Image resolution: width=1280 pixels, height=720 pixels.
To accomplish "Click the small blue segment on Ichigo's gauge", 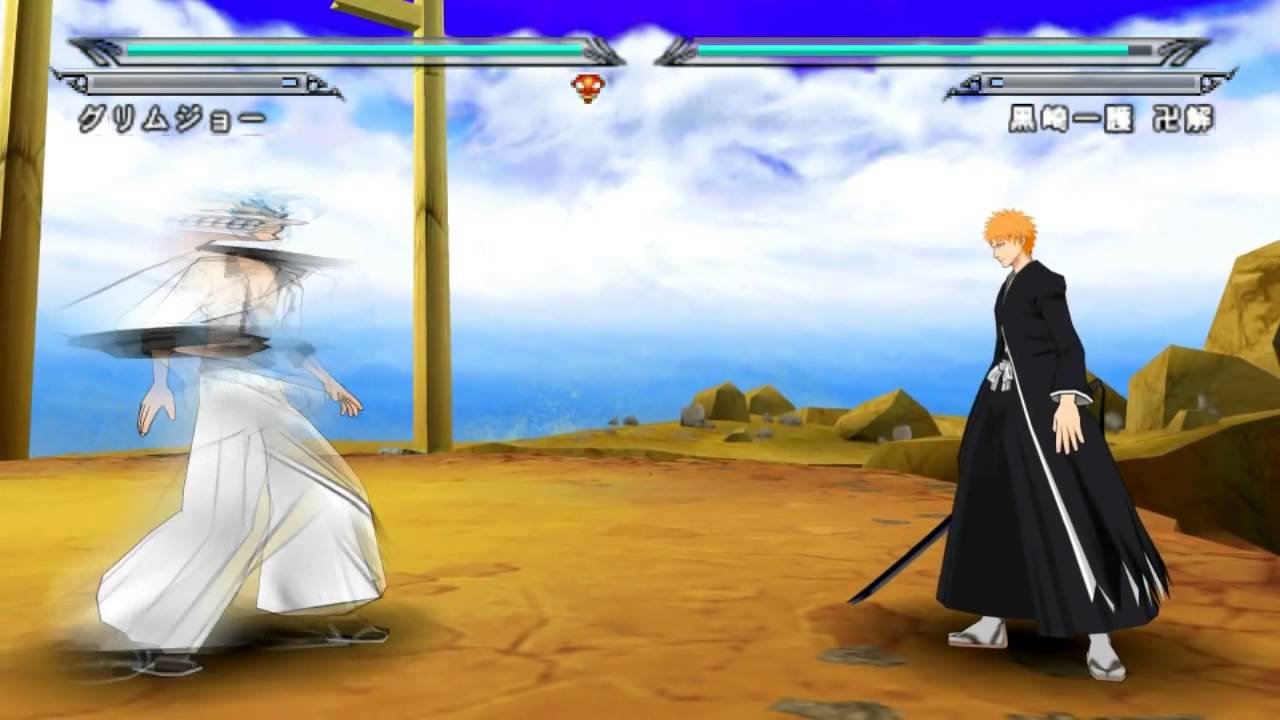I will tap(997, 82).
